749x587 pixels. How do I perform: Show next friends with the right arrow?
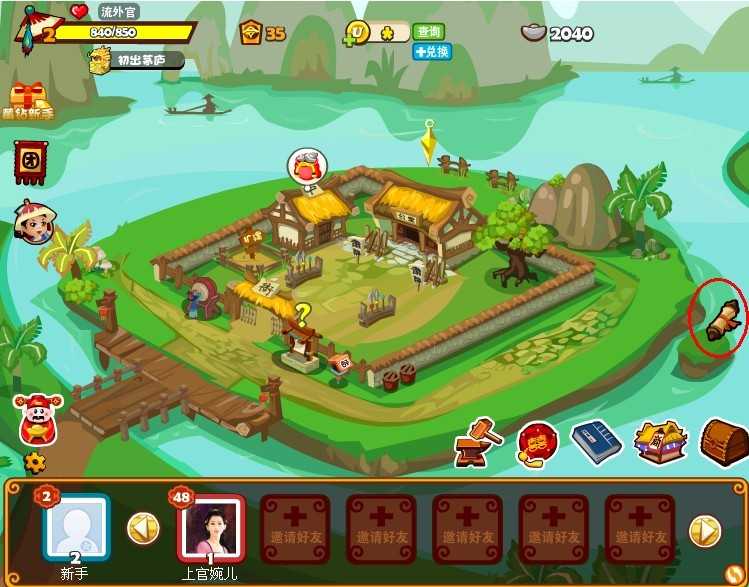705,529
